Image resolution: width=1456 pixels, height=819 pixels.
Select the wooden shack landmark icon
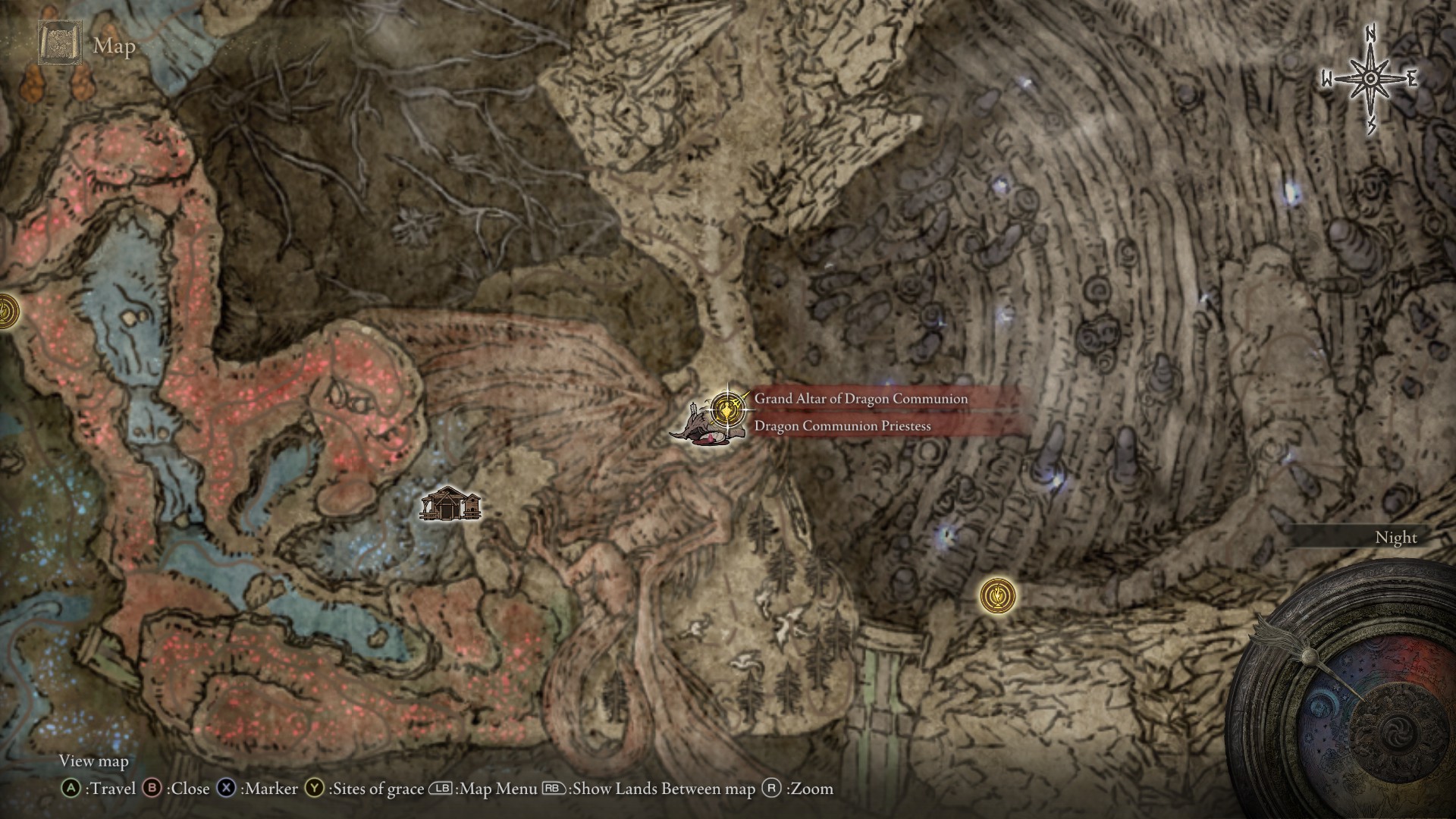pyautogui.click(x=450, y=504)
